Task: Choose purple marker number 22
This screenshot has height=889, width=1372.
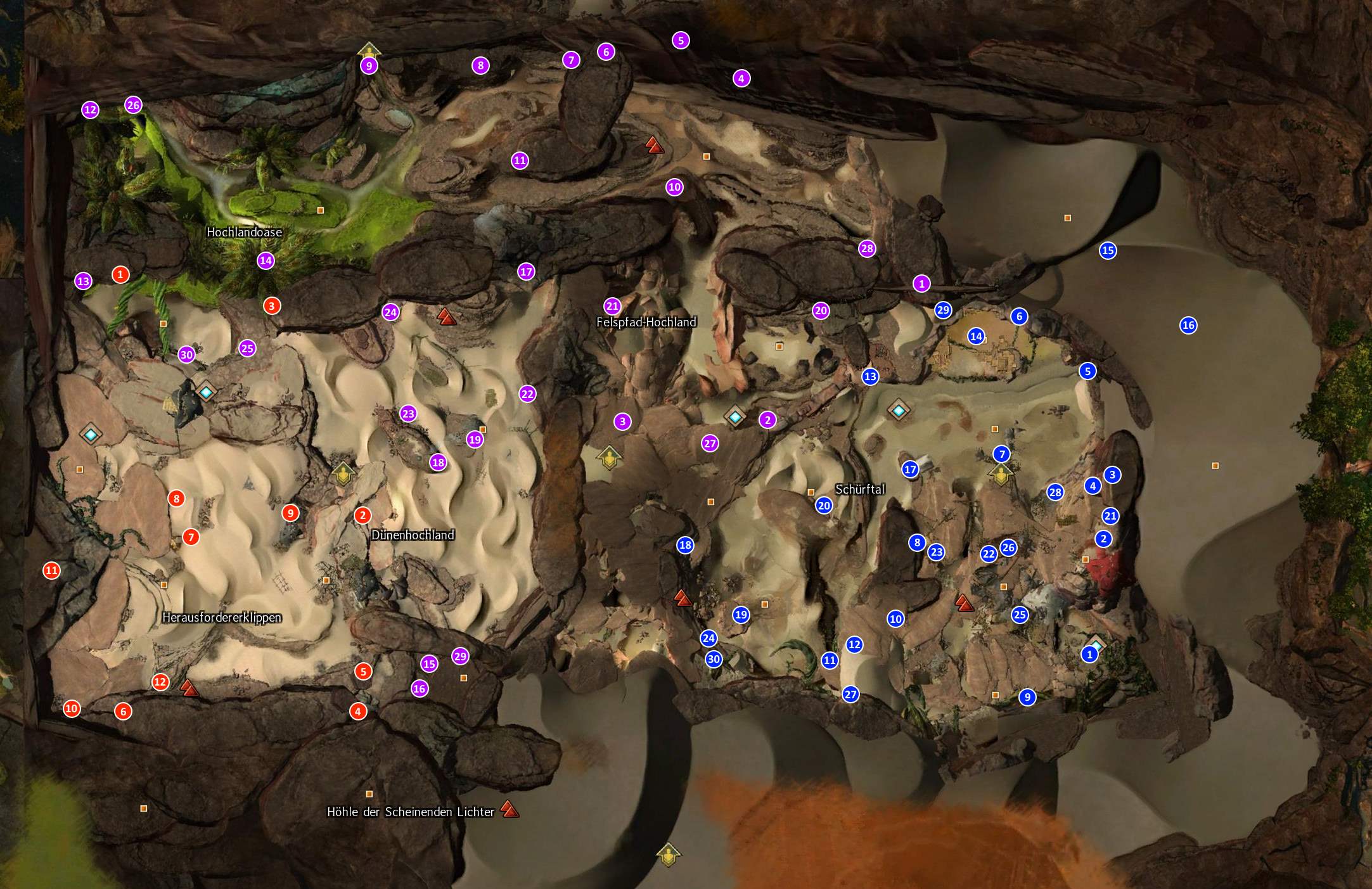Action: coord(527,393)
